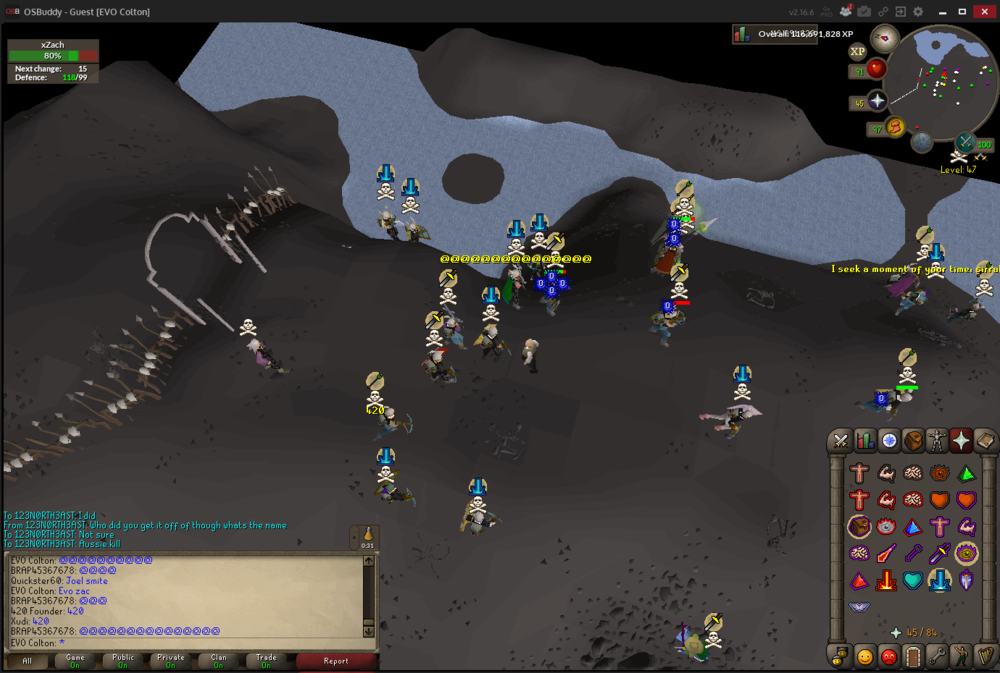Open the Worn Equipment tab
This screenshot has width=1000, height=673.
[937, 440]
